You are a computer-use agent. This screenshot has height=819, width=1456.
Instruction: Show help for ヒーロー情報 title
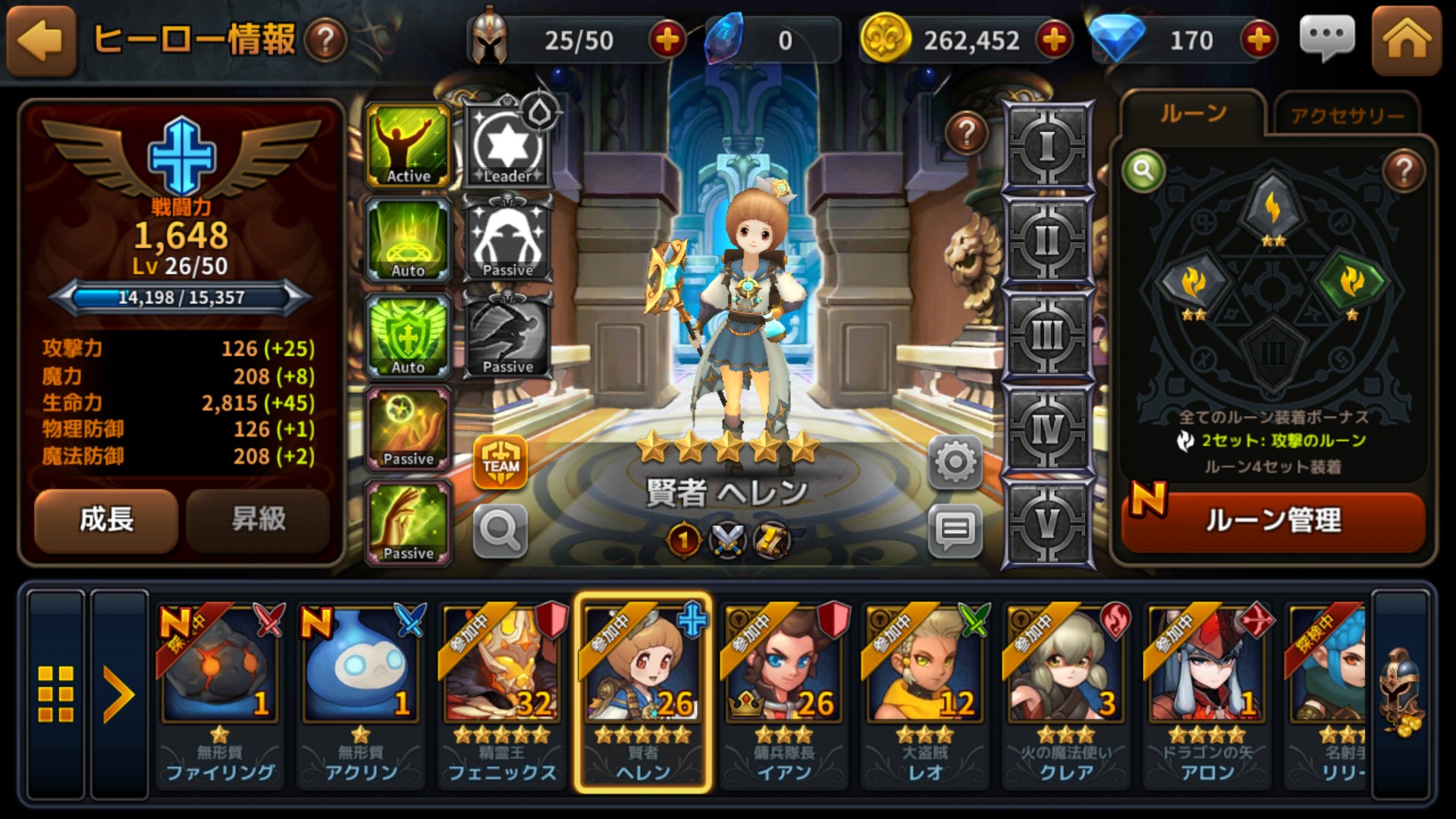(325, 41)
